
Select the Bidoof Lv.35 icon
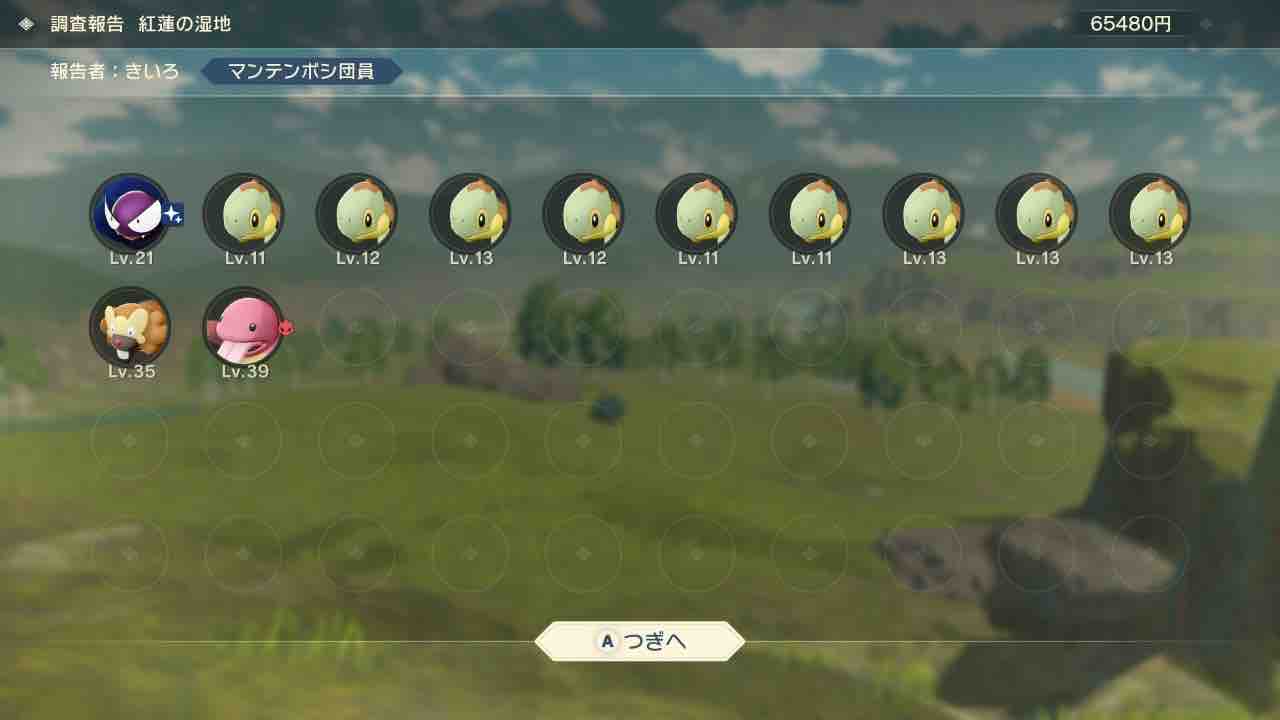click(x=131, y=327)
